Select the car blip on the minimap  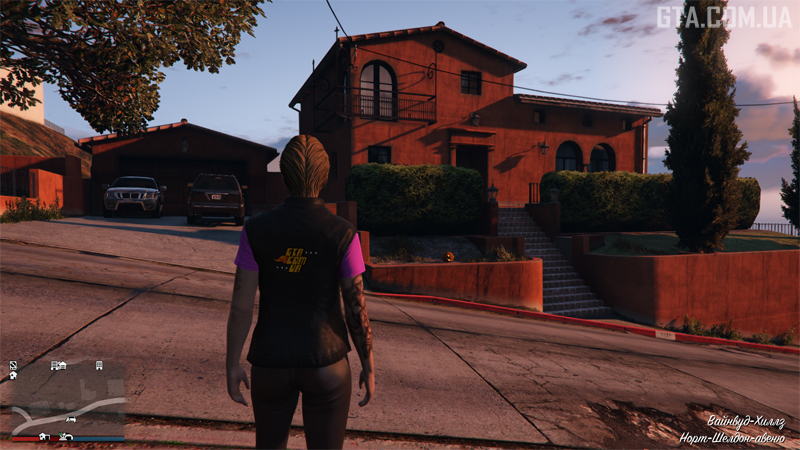(x=72, y=419)
